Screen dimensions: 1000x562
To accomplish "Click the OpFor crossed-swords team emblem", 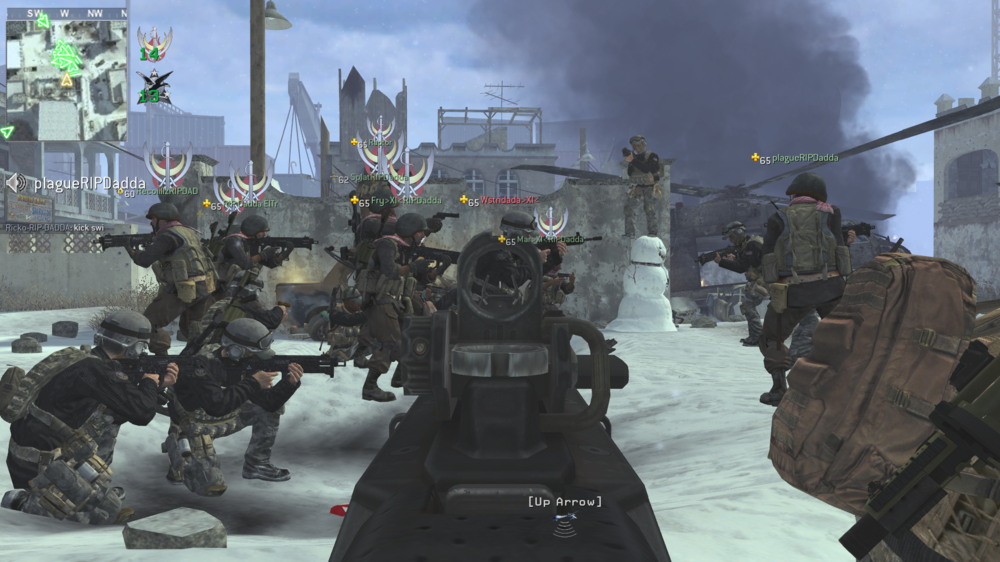I will [154, 44].
